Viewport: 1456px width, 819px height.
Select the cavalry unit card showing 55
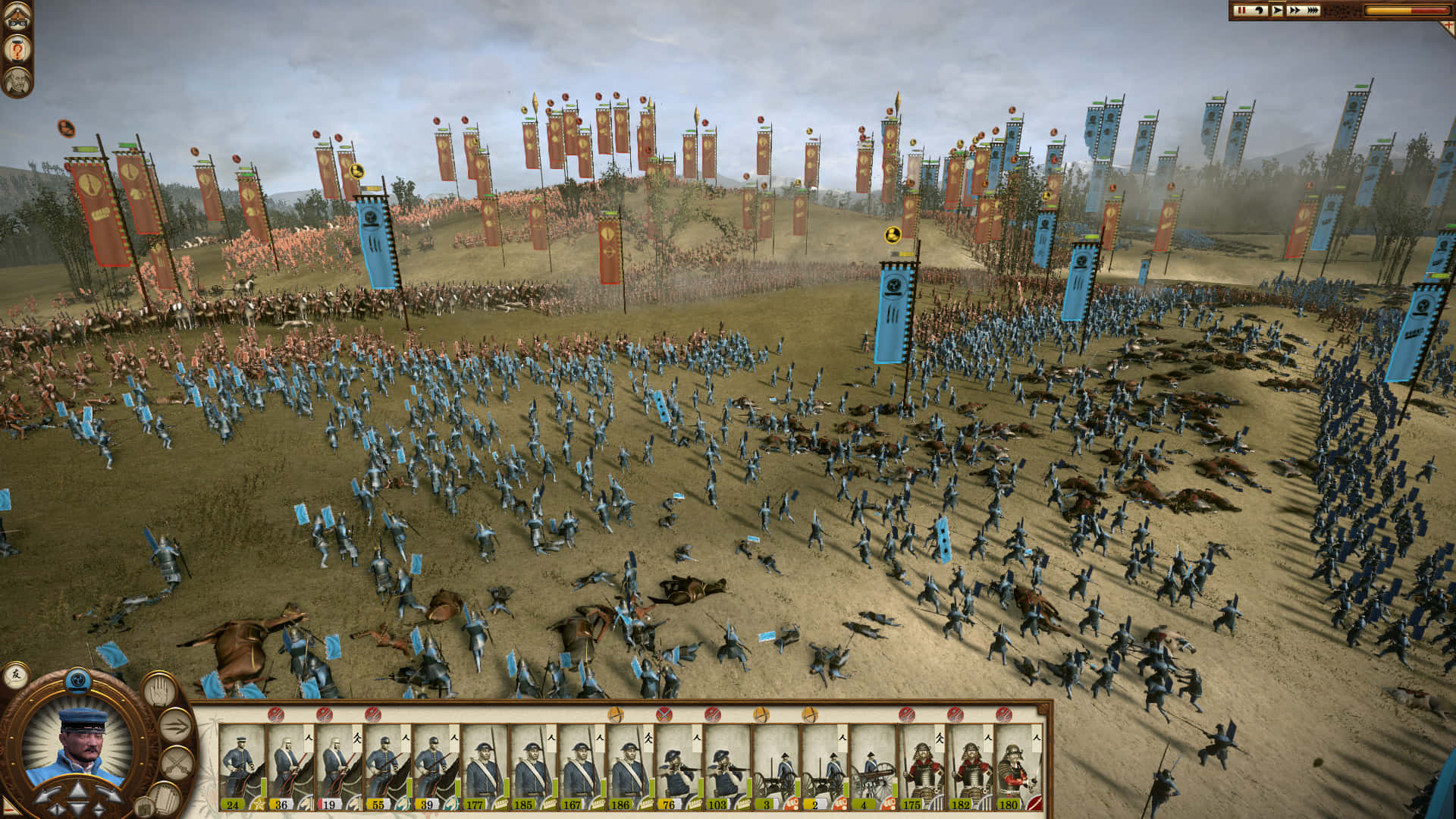pos(388,767)
